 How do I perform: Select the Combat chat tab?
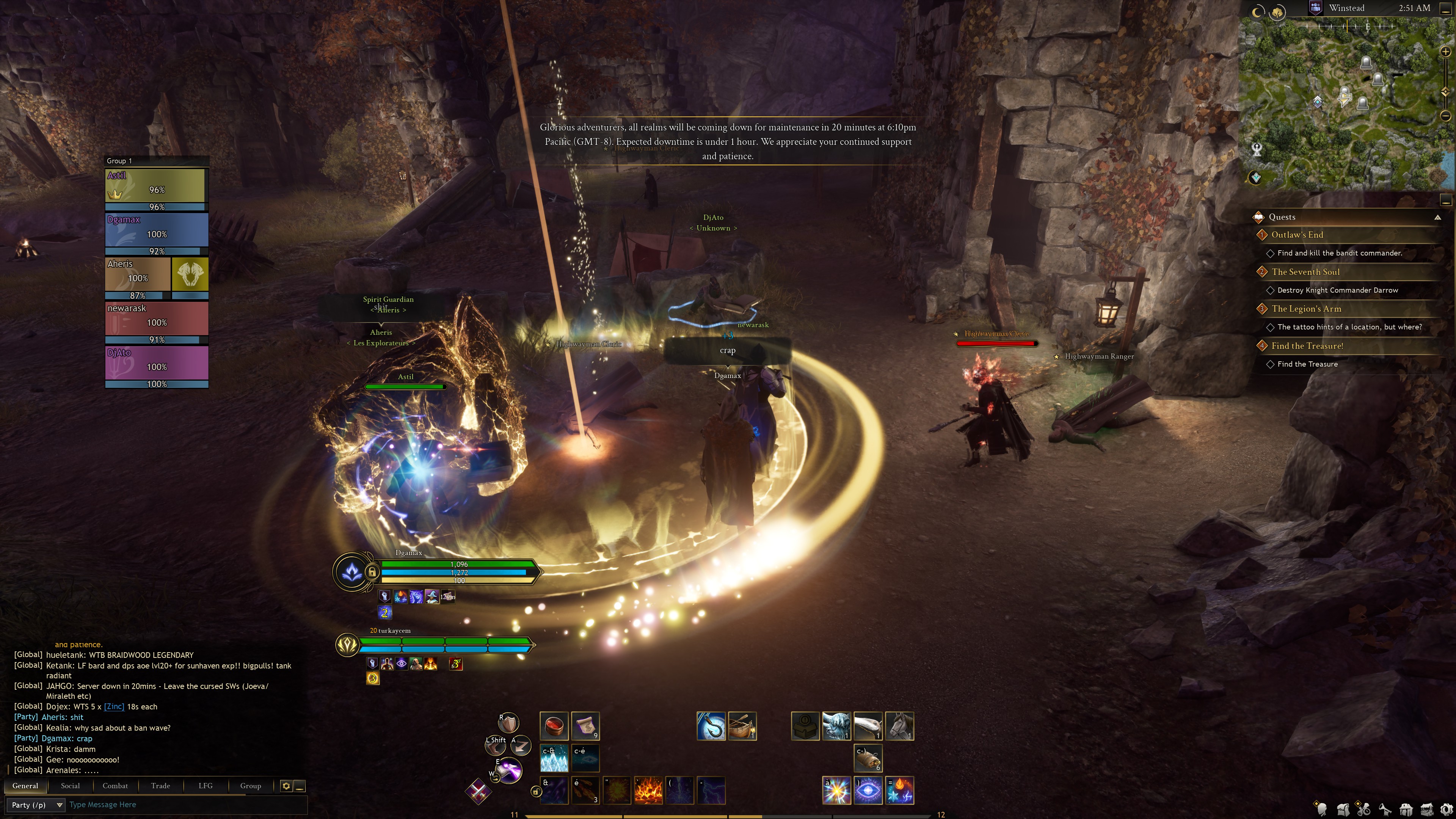click(115, 786)
